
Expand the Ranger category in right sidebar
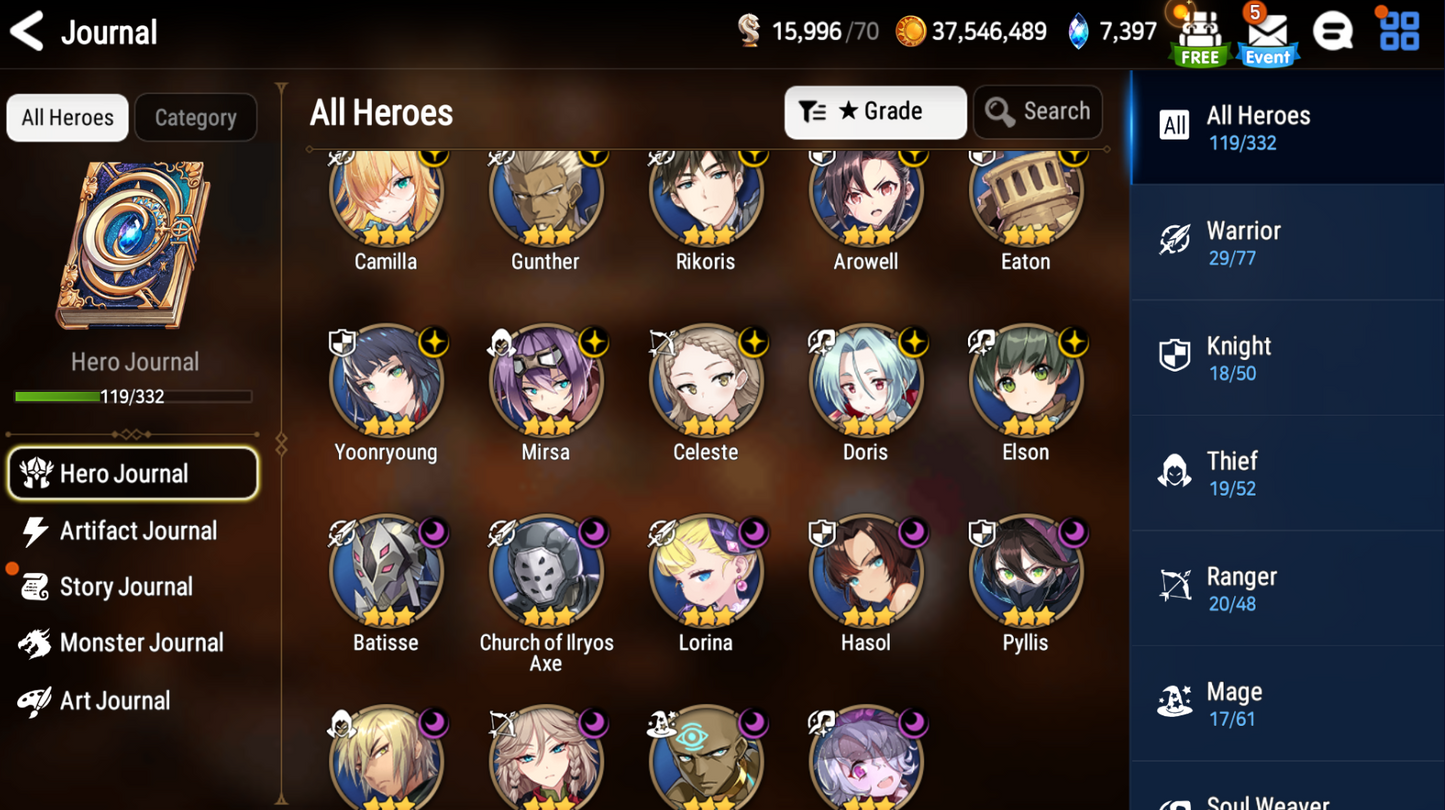click(1287, 587)
